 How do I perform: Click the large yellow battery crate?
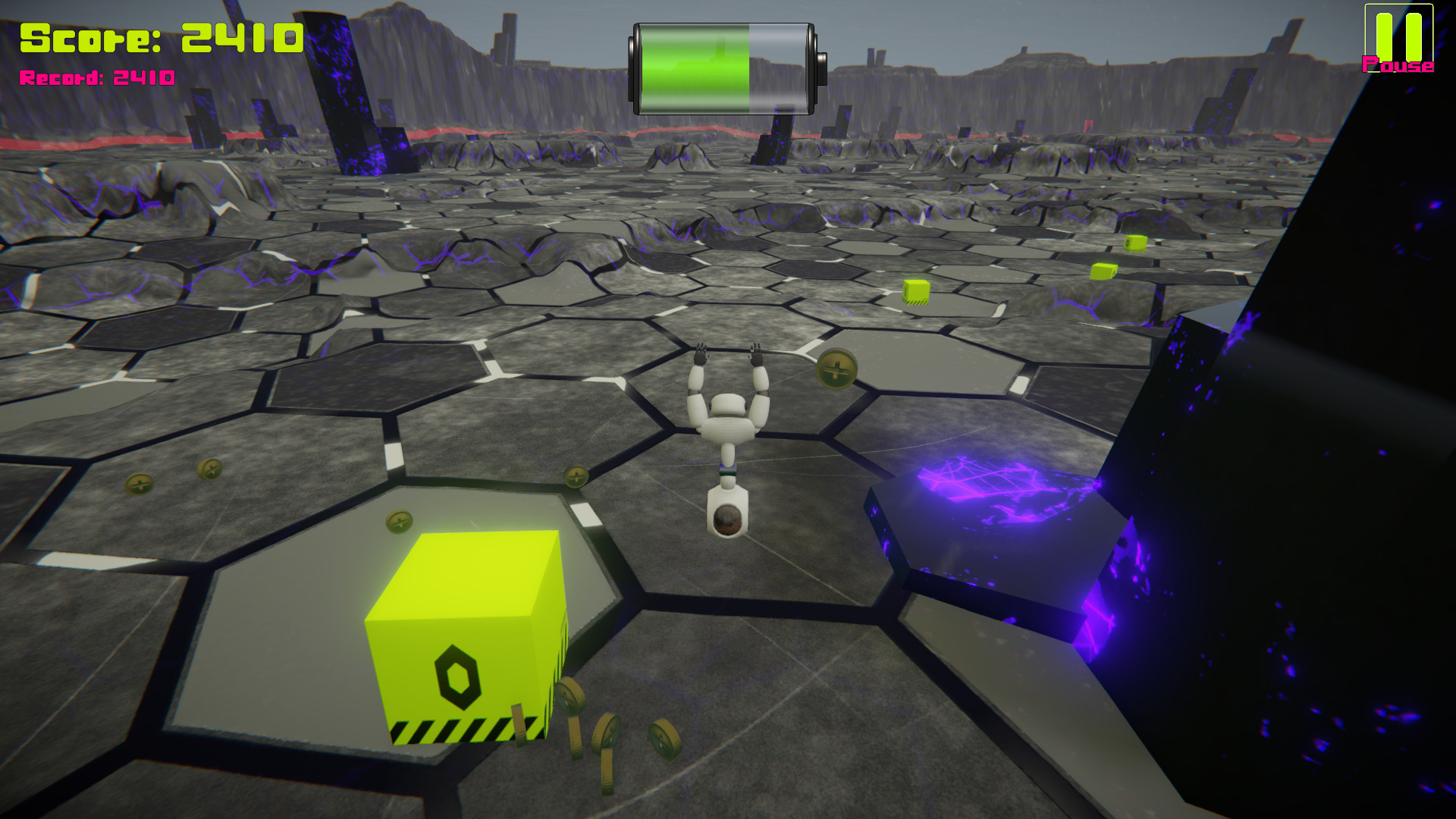click(x=466, y=637)
